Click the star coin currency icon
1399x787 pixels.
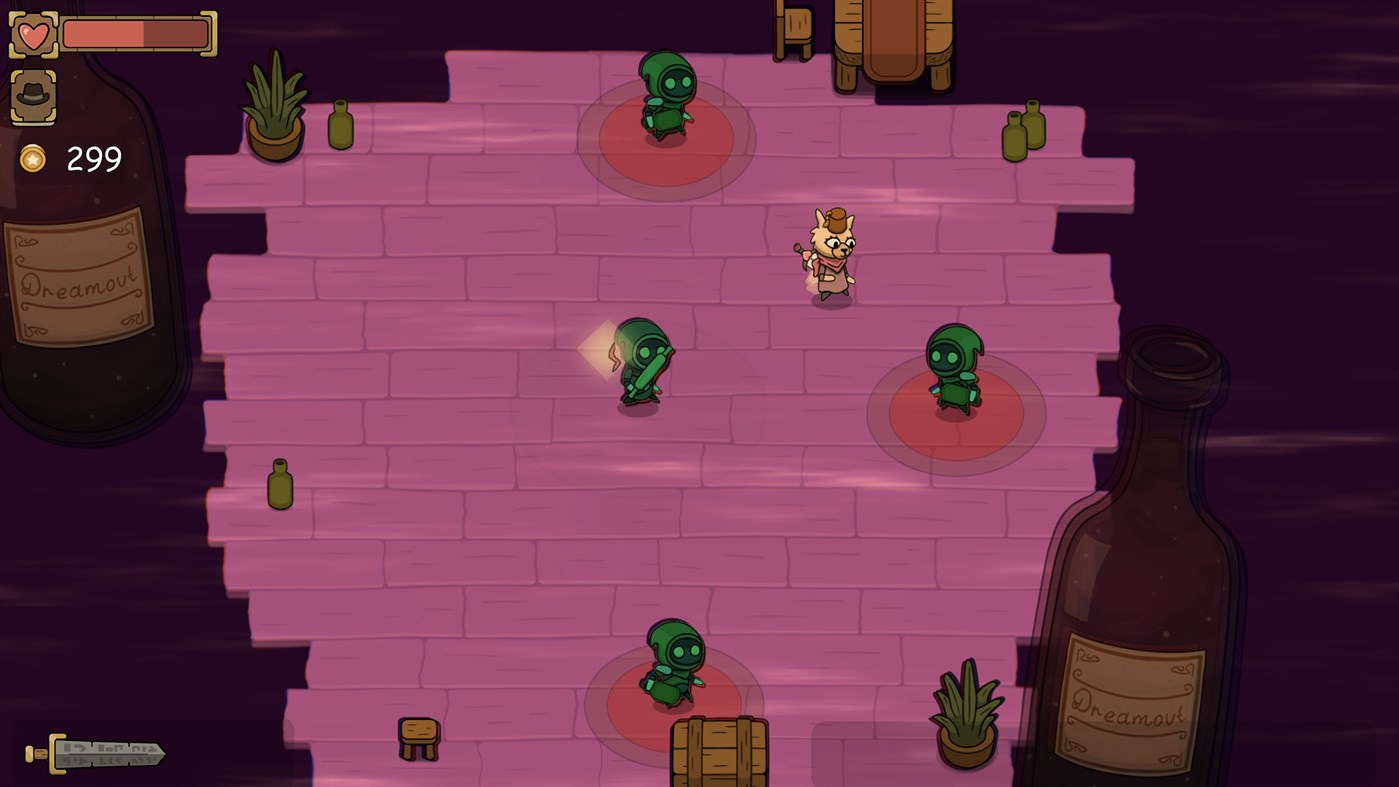(30, 159)
